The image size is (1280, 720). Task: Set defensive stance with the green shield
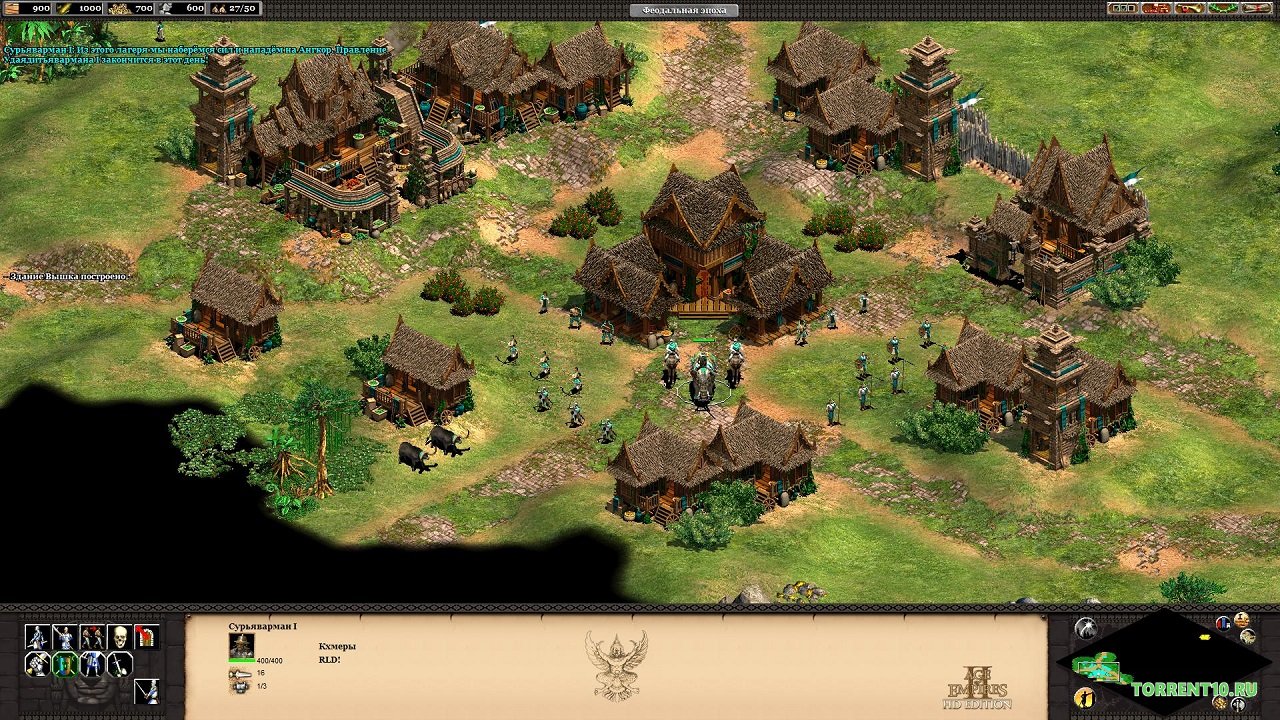pyautogui.click(x=65, y=664)
